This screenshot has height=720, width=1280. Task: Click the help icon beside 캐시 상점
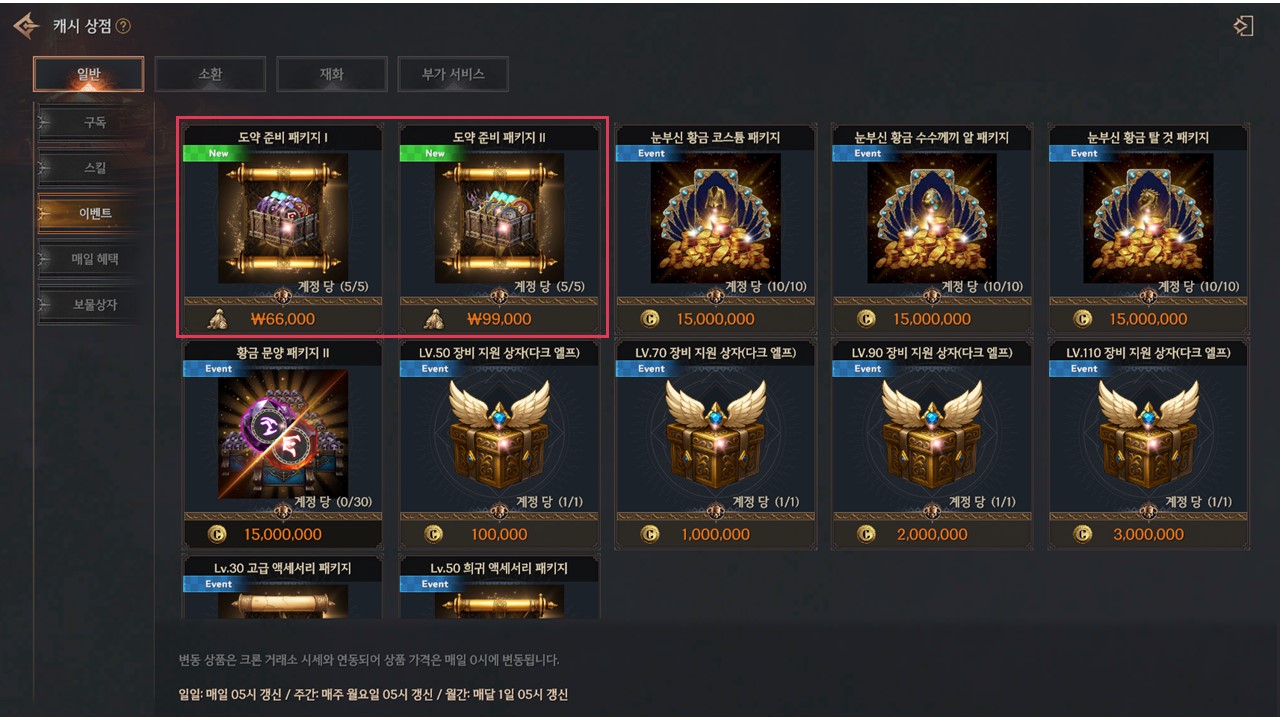click(x=123, y=26)
